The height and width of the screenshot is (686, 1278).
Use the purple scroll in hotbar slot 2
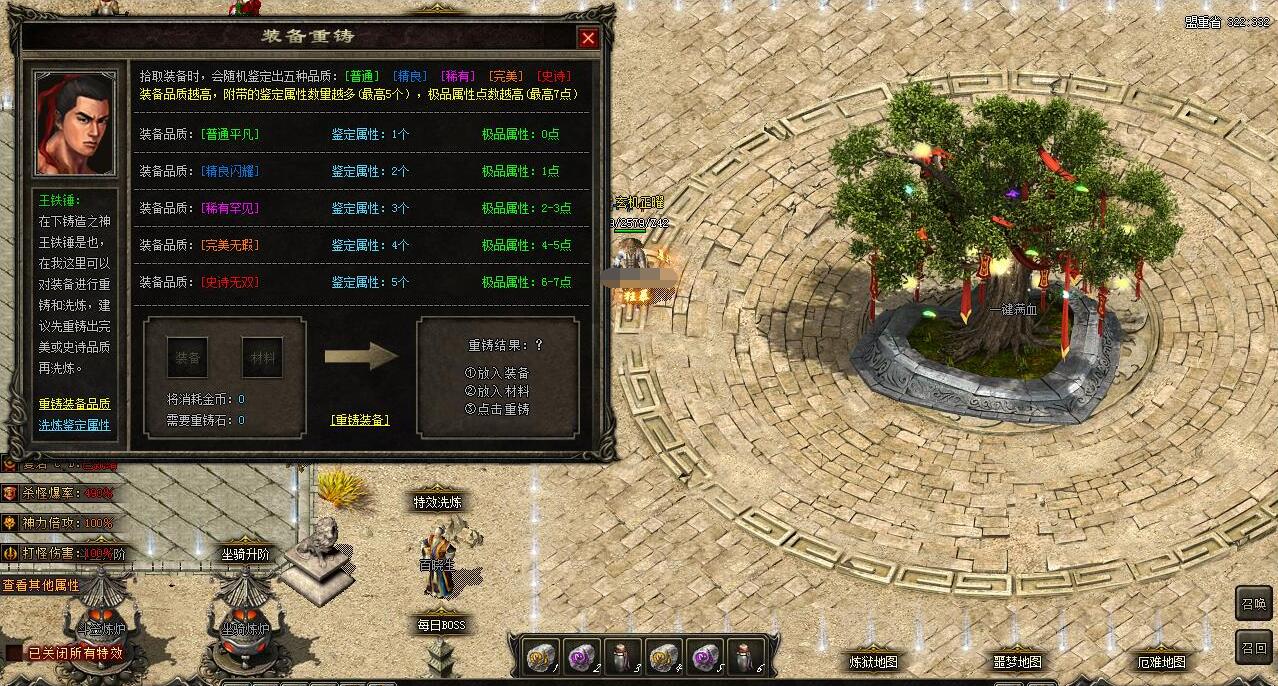(x=582, y=656)
